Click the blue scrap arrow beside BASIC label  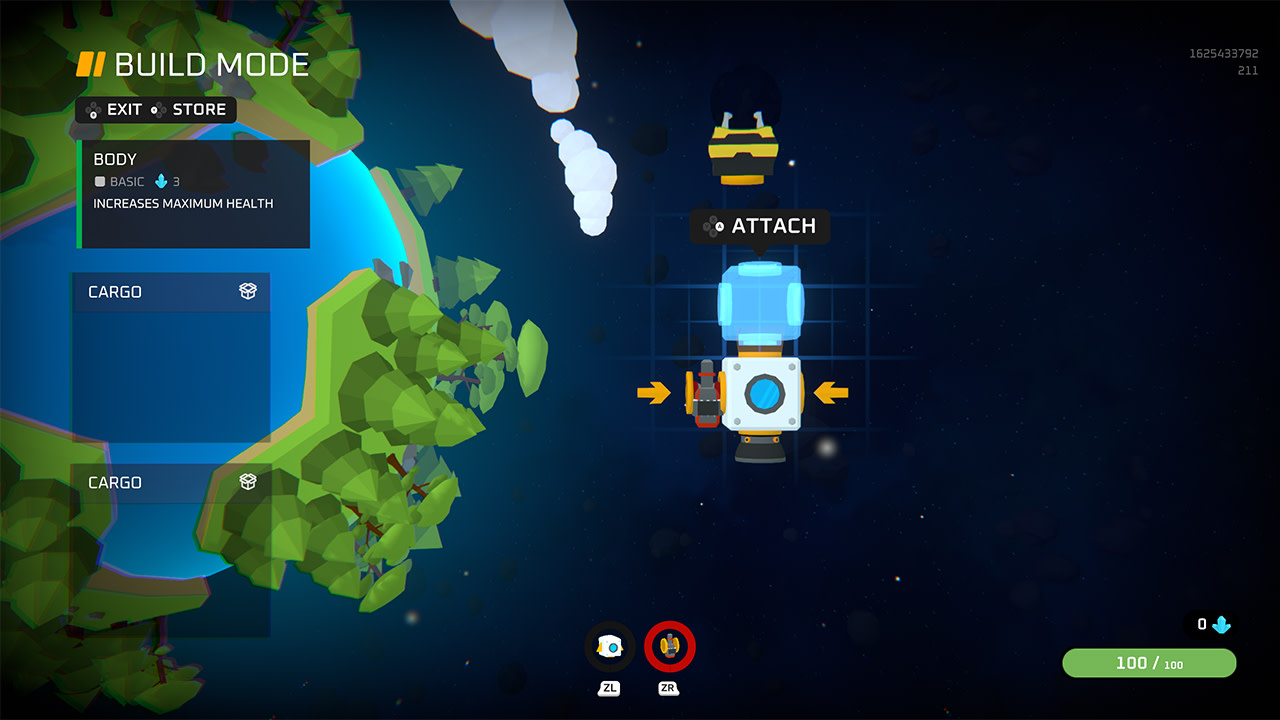pyautogui.click(x=162, y=182)
